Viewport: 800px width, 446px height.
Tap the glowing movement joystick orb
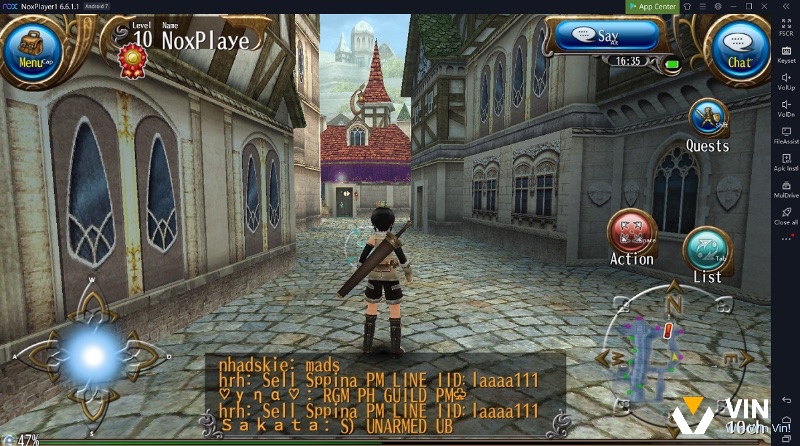tap(92, 355)
